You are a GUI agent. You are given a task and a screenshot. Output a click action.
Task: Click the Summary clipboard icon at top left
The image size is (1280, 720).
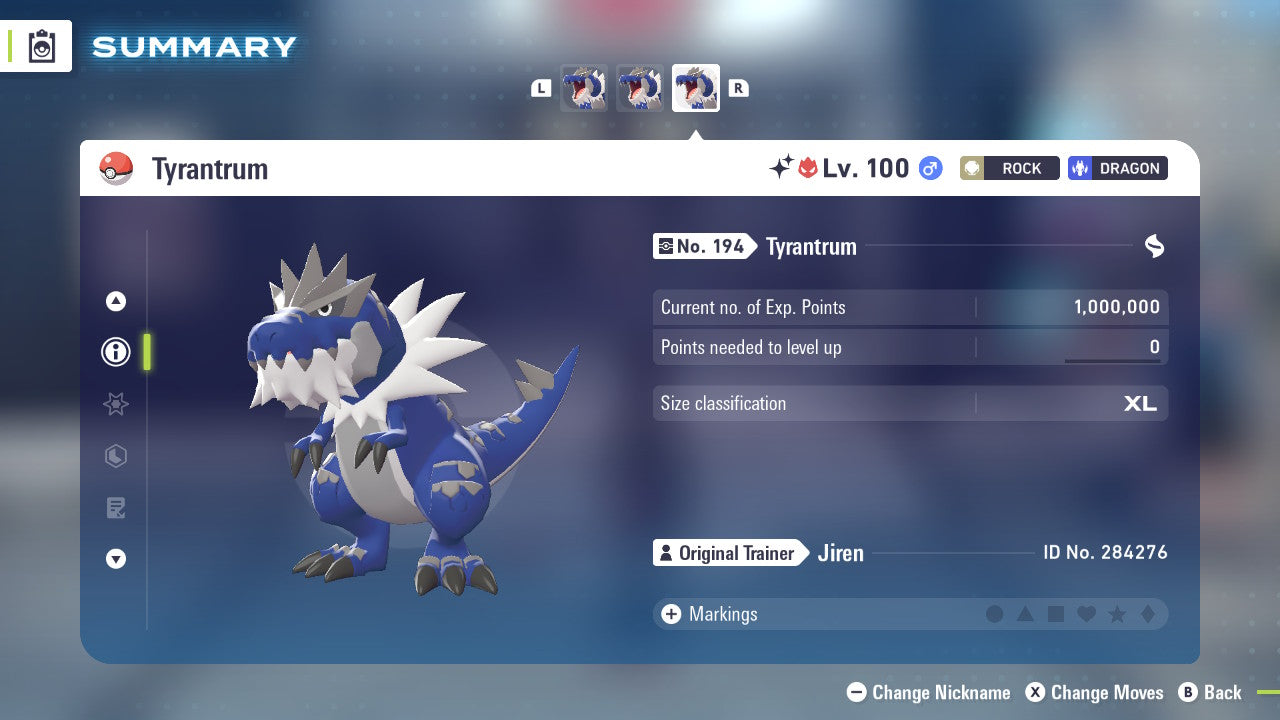[x=40, y=46]
